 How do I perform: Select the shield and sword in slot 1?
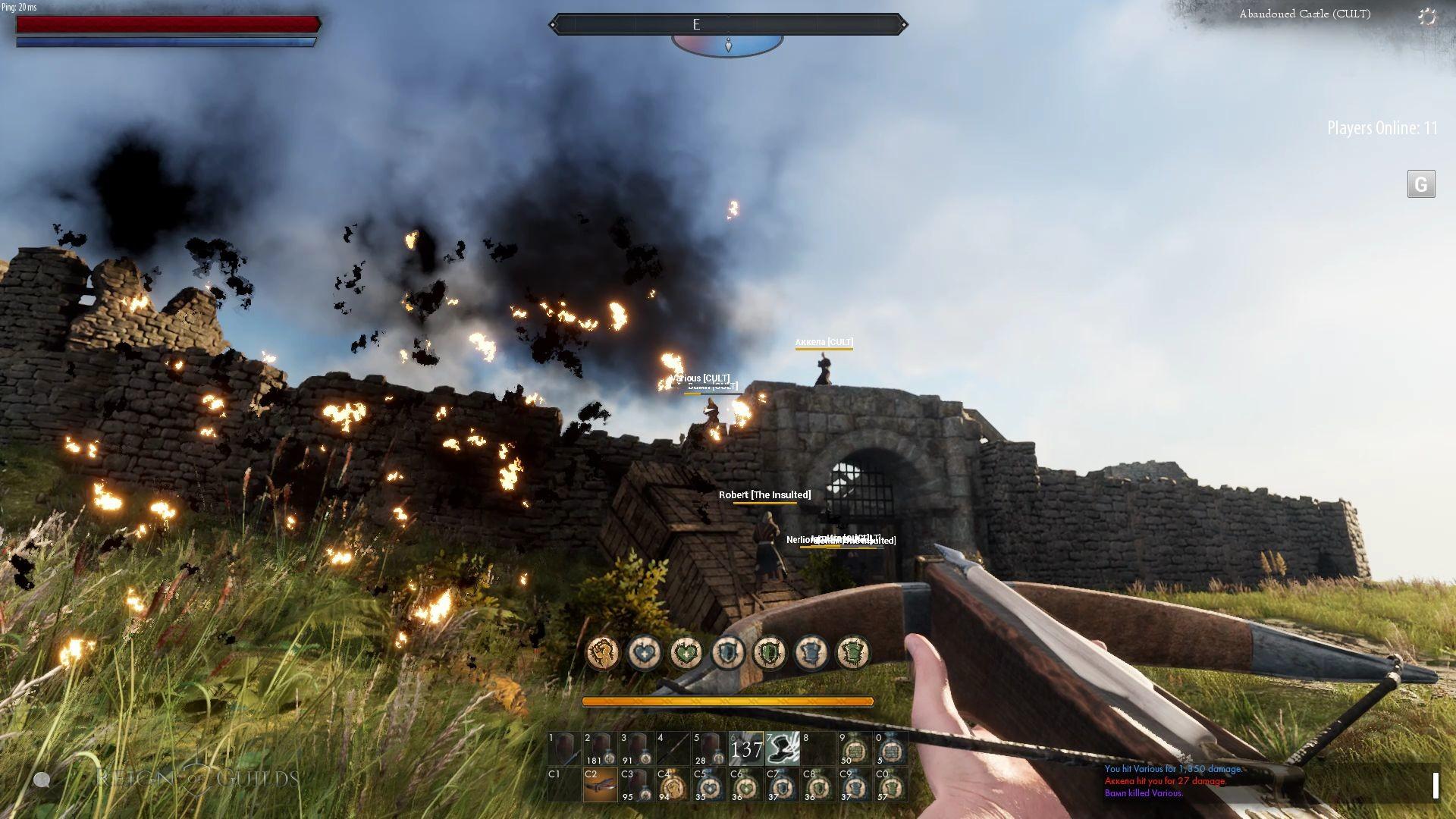[x=563, y=748]
